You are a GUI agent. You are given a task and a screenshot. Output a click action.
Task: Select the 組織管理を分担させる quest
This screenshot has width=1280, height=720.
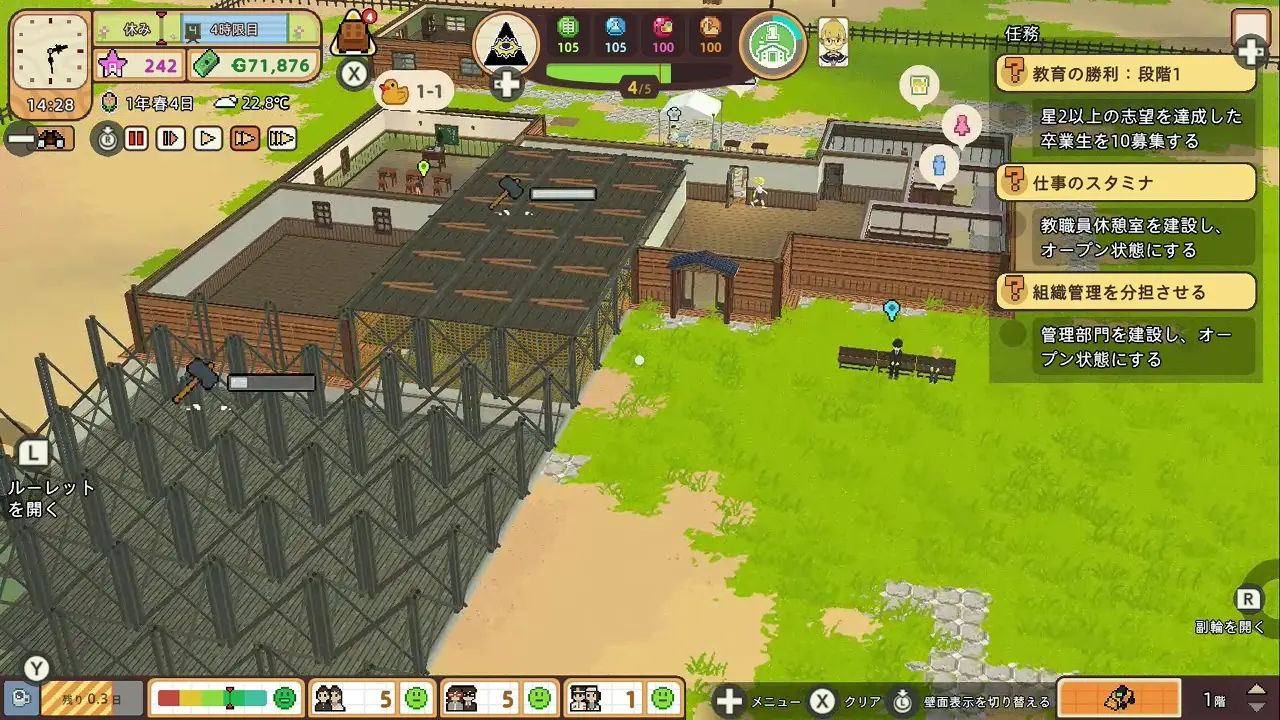pos(1126,292)
